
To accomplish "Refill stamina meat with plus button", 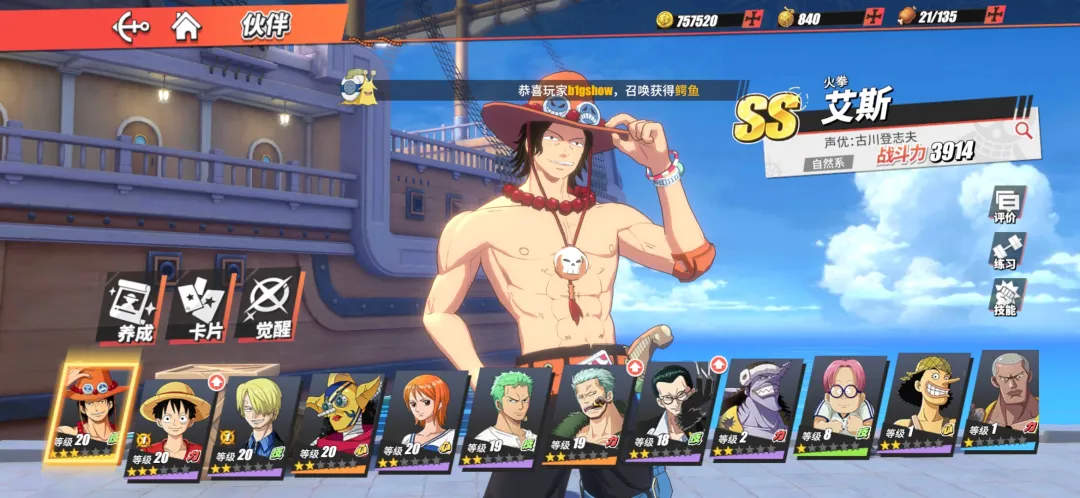I will point(995,15).
